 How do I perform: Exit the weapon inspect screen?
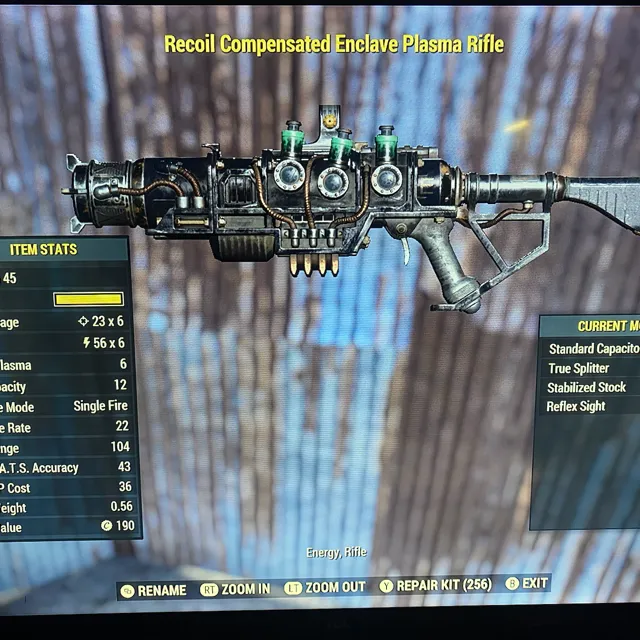528,583
